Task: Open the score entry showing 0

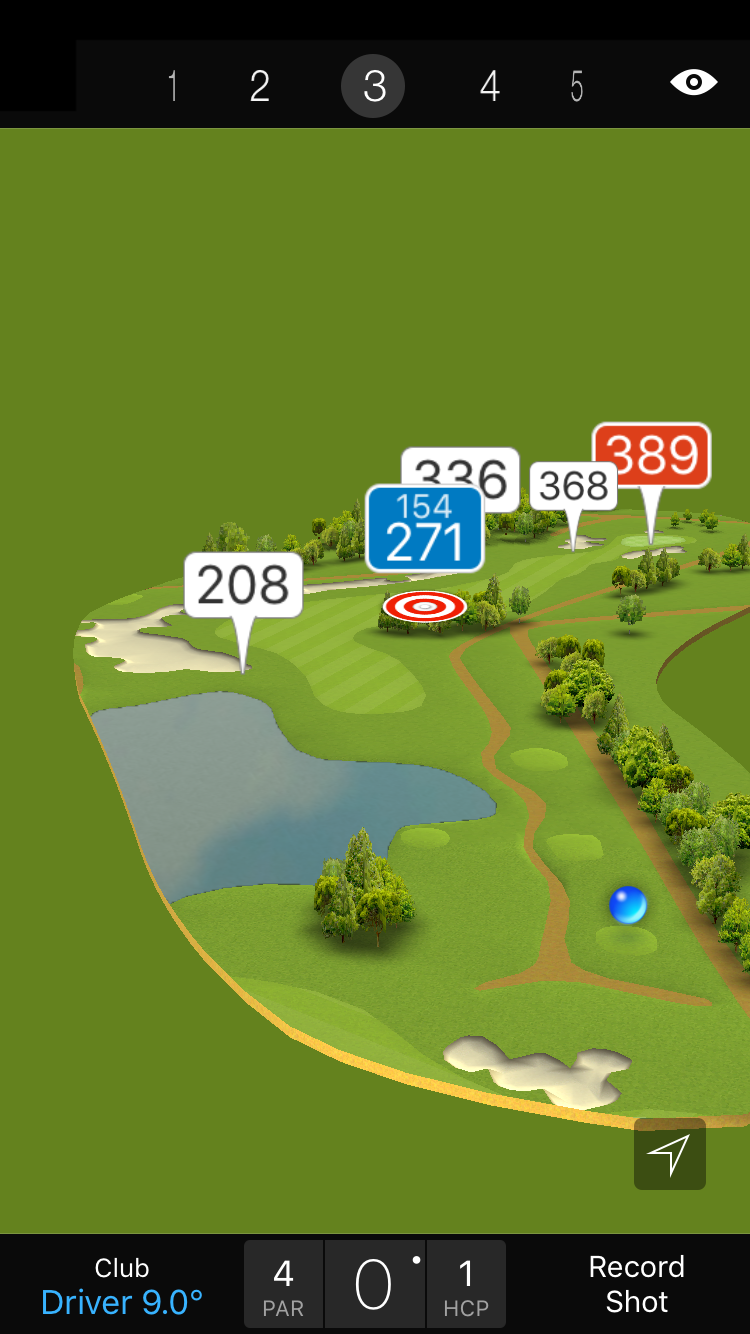Action: tap(374, 1284)
